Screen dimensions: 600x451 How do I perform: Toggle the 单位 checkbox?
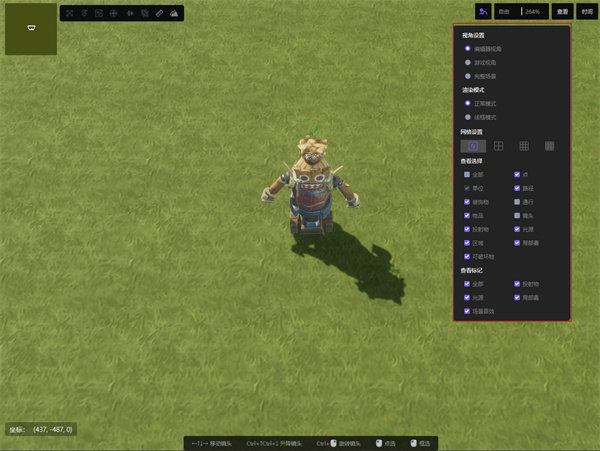point(467,188)
